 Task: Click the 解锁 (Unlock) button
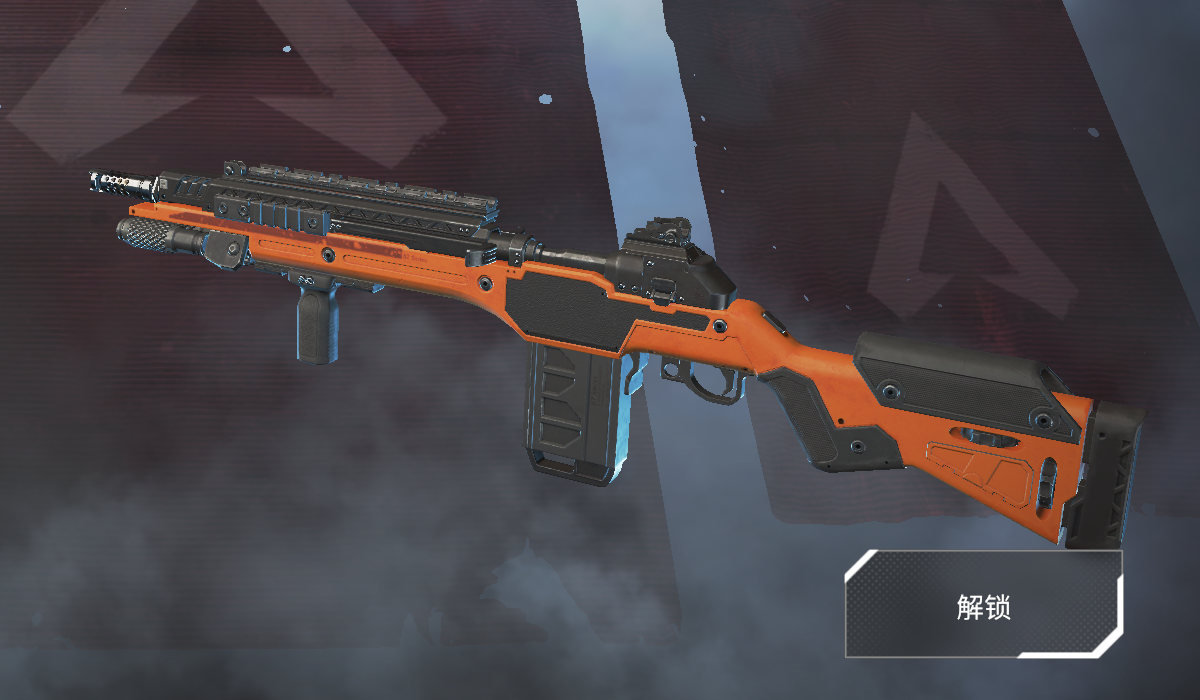(983, 604)
